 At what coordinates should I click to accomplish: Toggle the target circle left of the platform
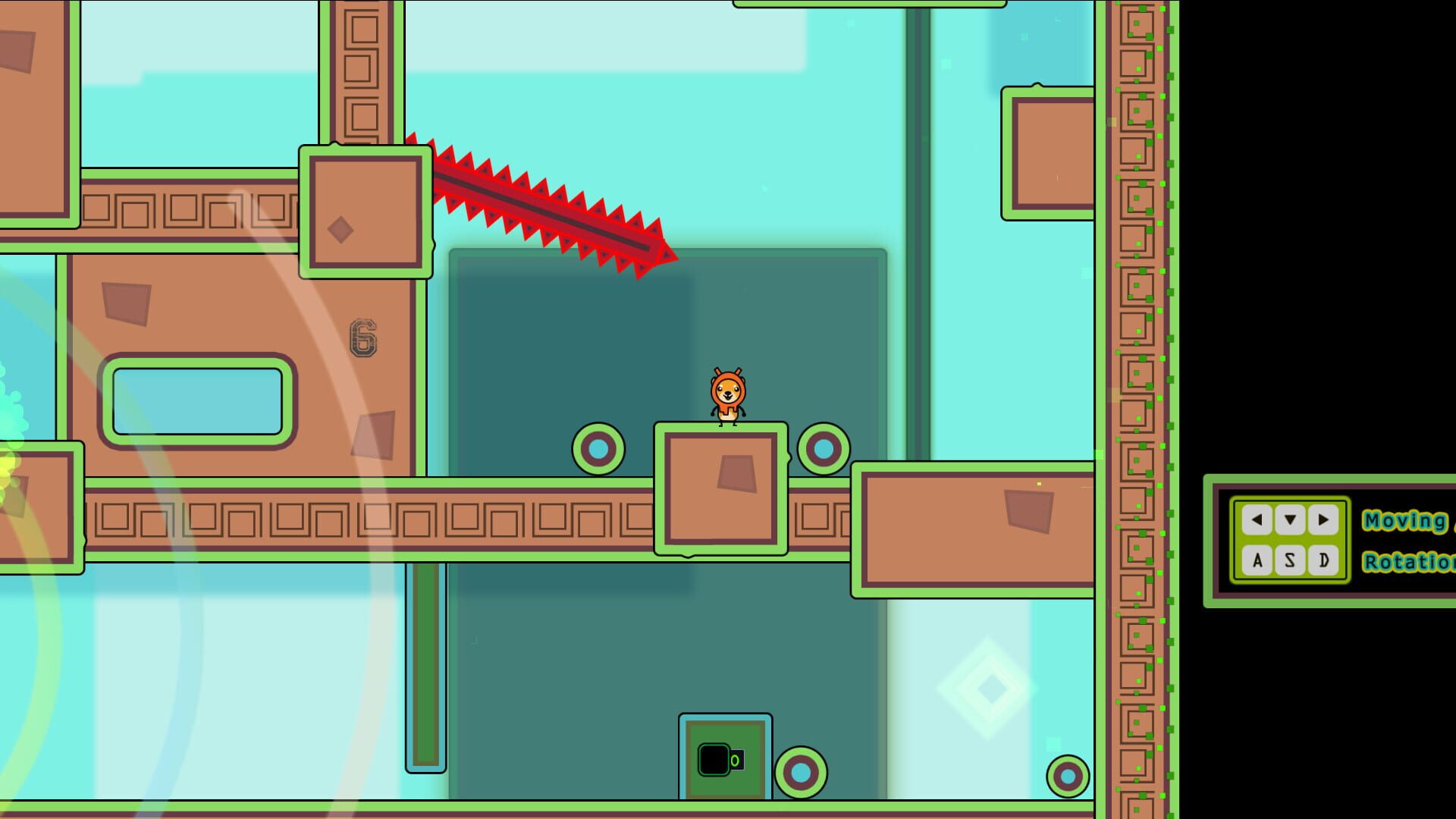(598, 449)
